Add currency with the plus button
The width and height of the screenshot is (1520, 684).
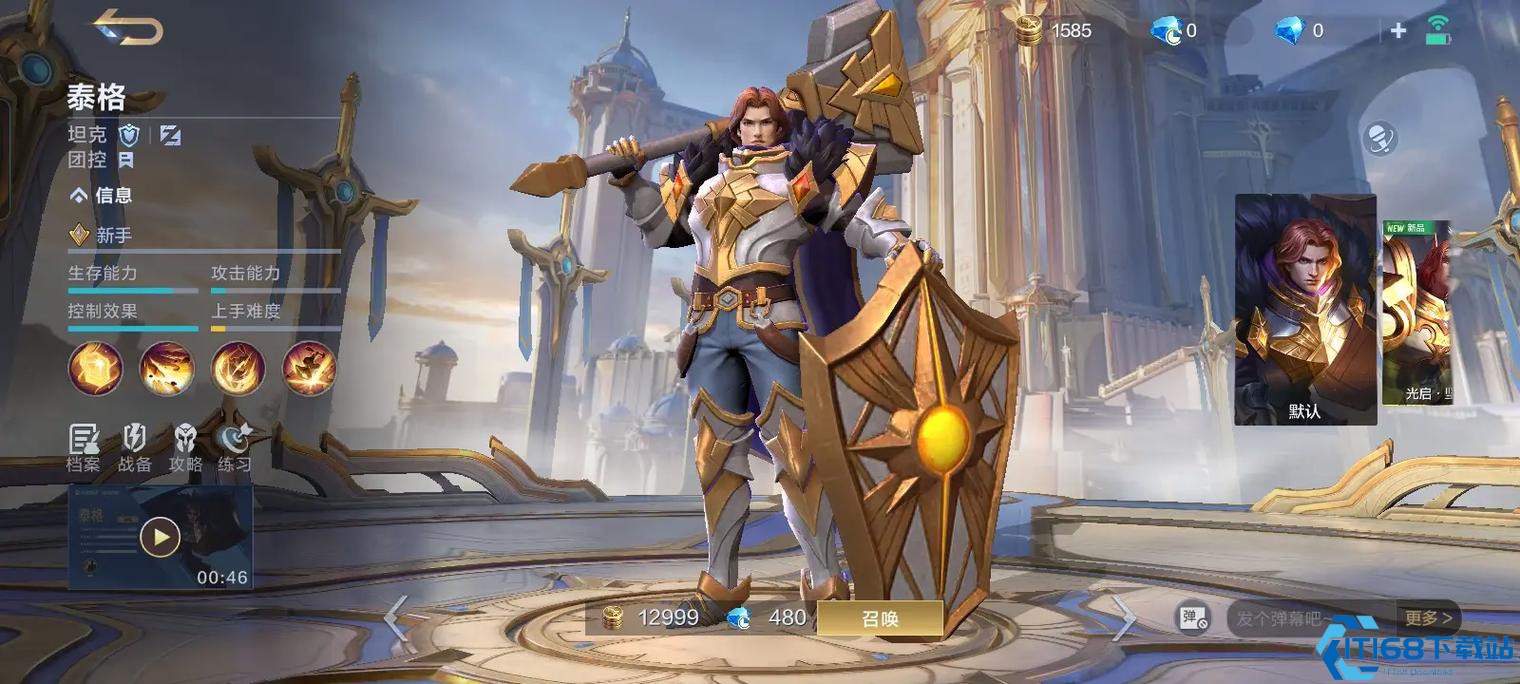pos(1398,31)
